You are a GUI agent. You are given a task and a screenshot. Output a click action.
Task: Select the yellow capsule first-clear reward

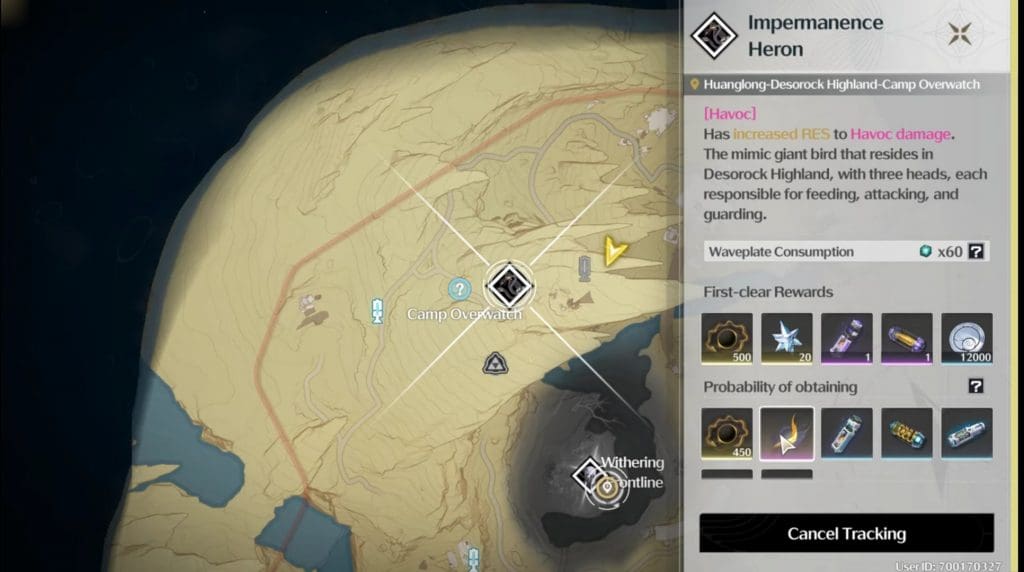(907, 339)
